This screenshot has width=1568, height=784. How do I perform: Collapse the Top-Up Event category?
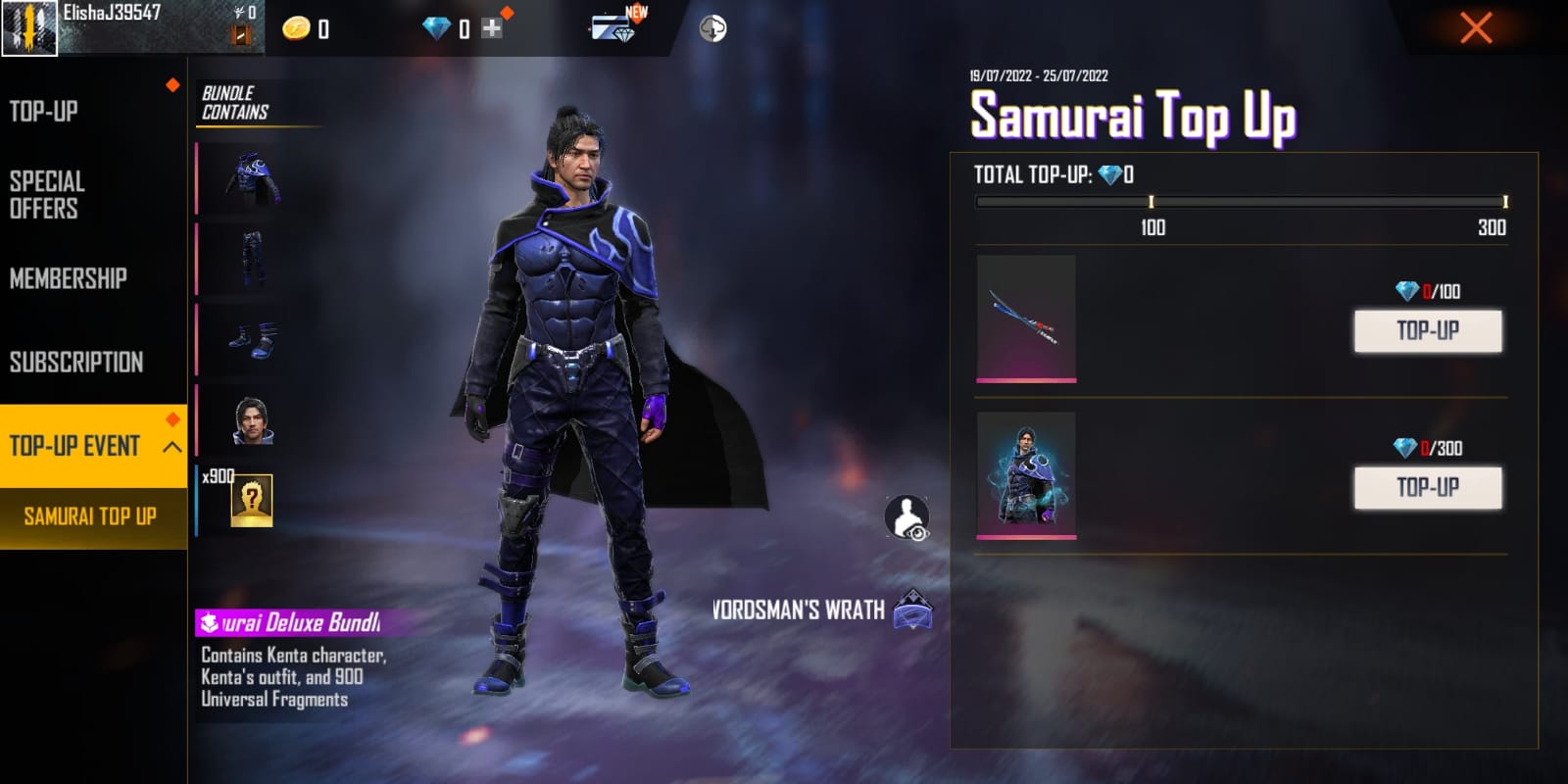[x=172, y=447]
